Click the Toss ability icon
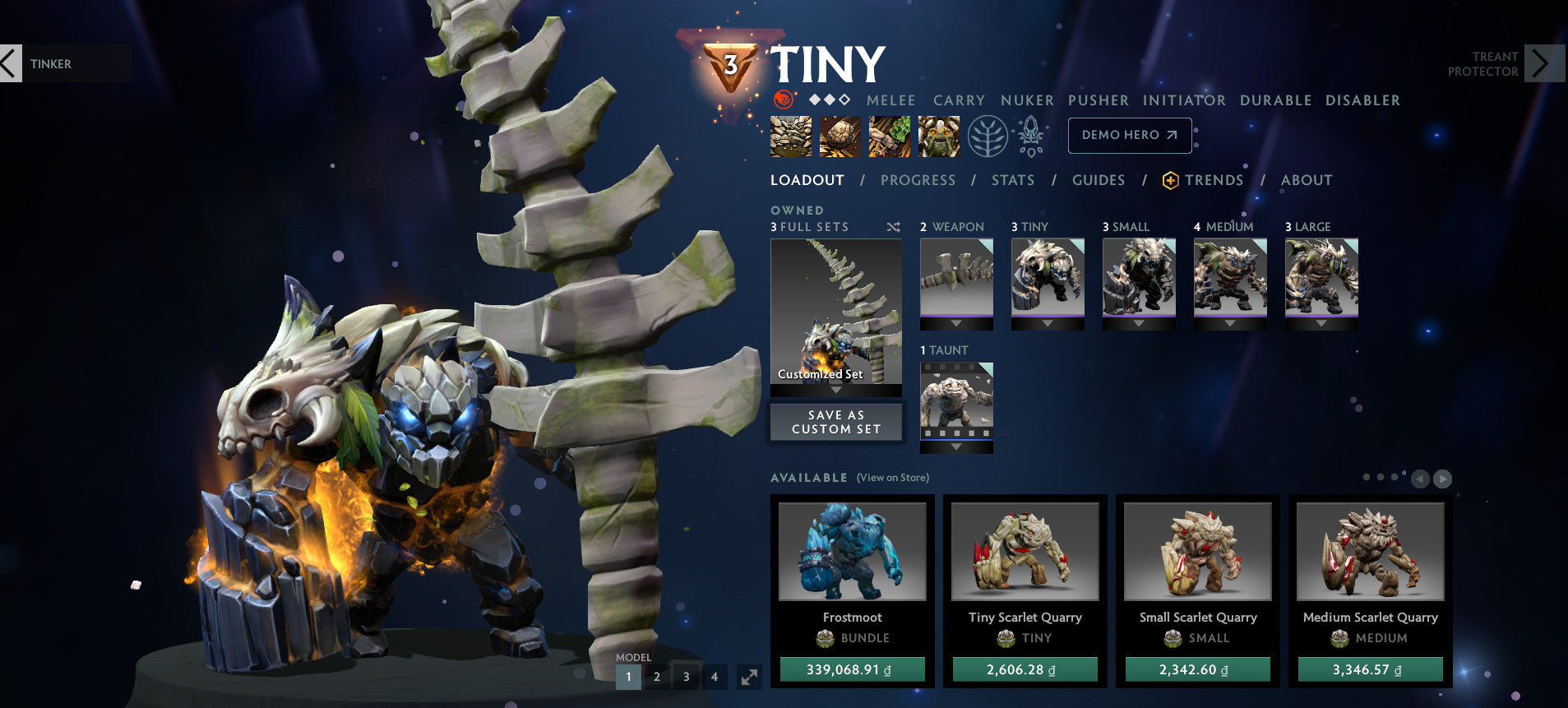Image resolution: width=1568 pixels, height=708 pixels. 838,137
